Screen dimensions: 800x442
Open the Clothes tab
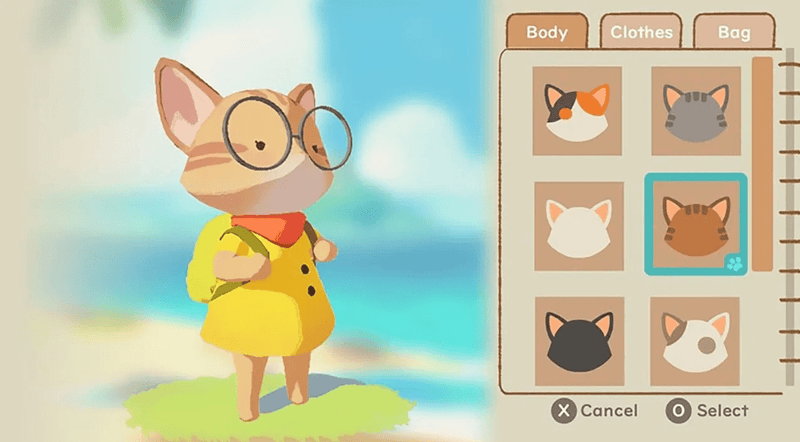pos(641,32)
